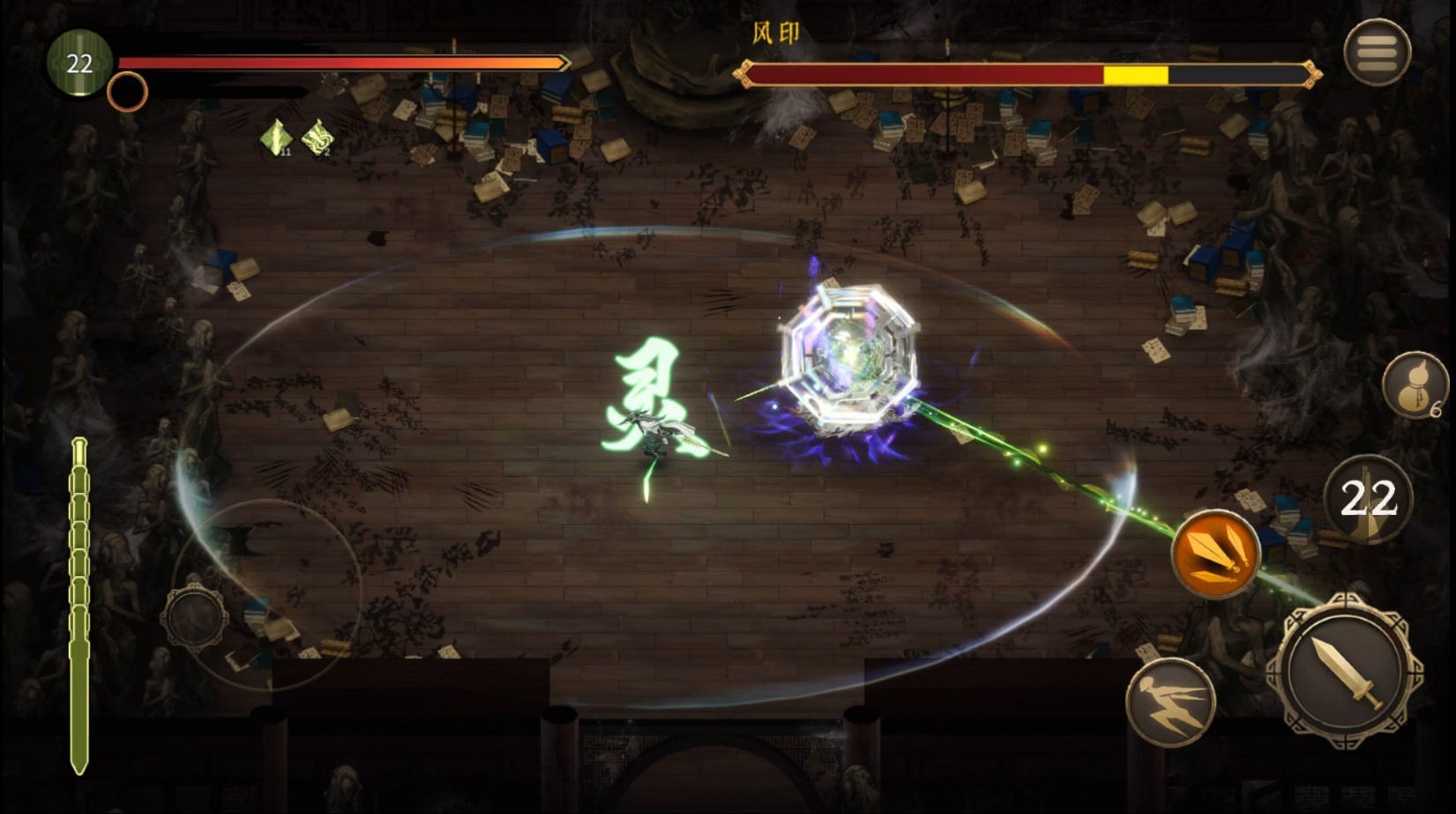The width and height of the screenshot is (1456, 814).
Task: Open the hamburger menu button
Action: coord(1377,52)
